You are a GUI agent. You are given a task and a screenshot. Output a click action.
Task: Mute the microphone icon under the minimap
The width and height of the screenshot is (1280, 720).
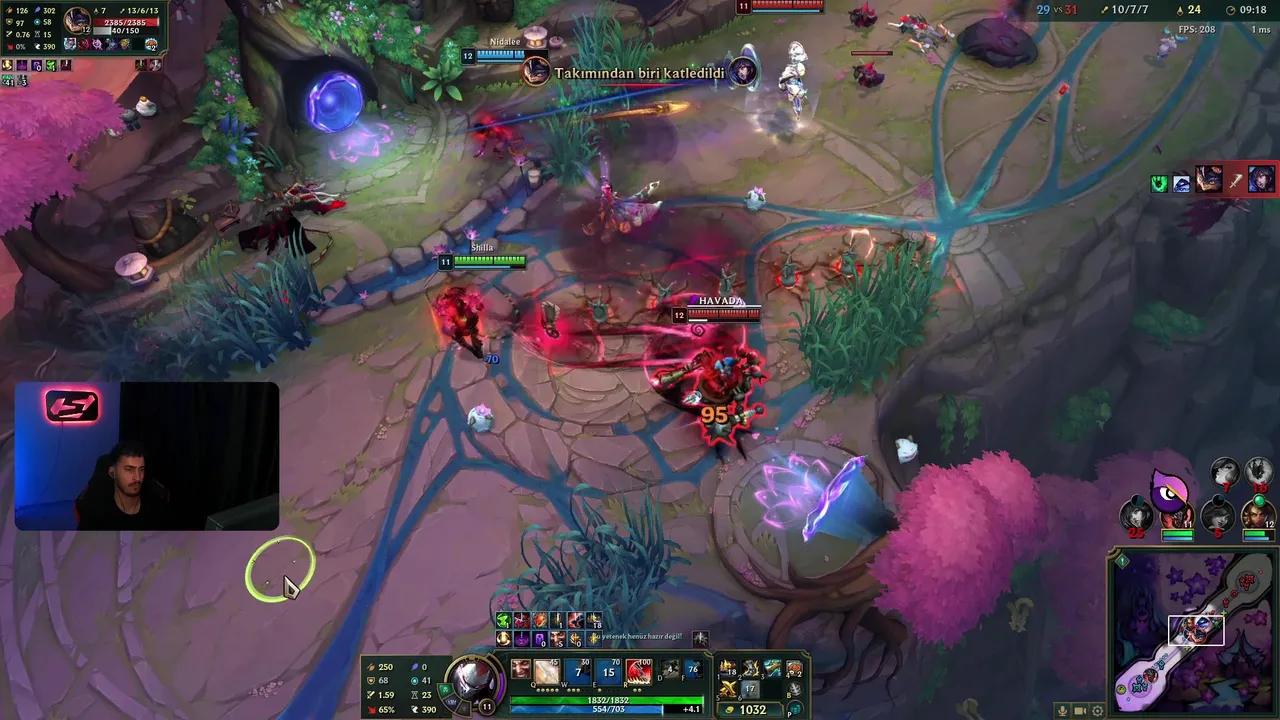(1062, 711)
